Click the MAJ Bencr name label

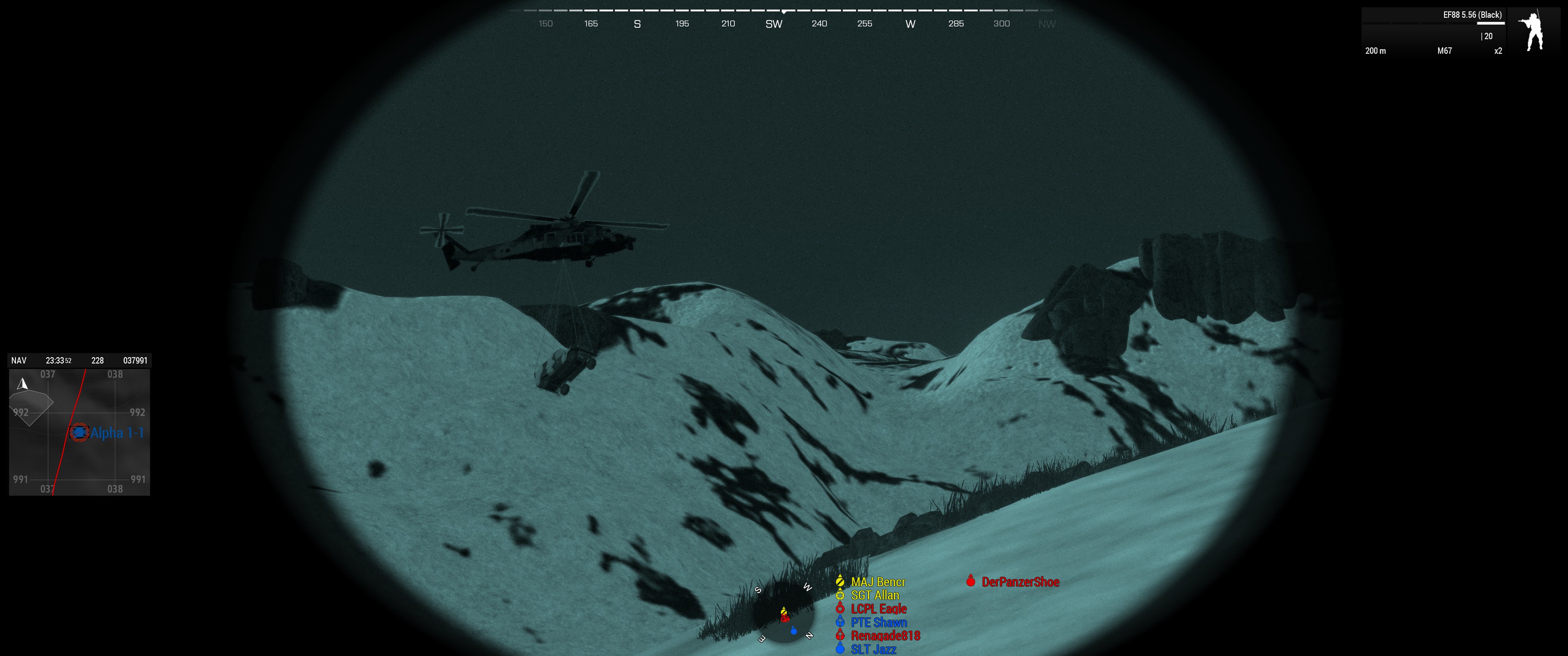(x=878, y=582)
